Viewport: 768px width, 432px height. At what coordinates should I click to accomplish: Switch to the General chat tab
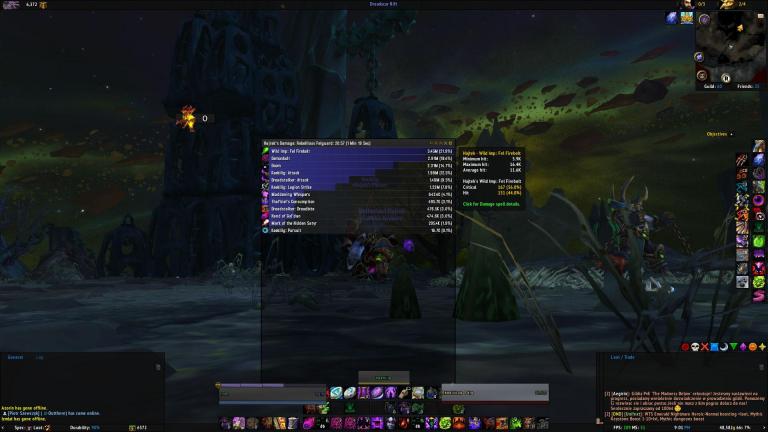pyautogui.click(x=15, y=356)
